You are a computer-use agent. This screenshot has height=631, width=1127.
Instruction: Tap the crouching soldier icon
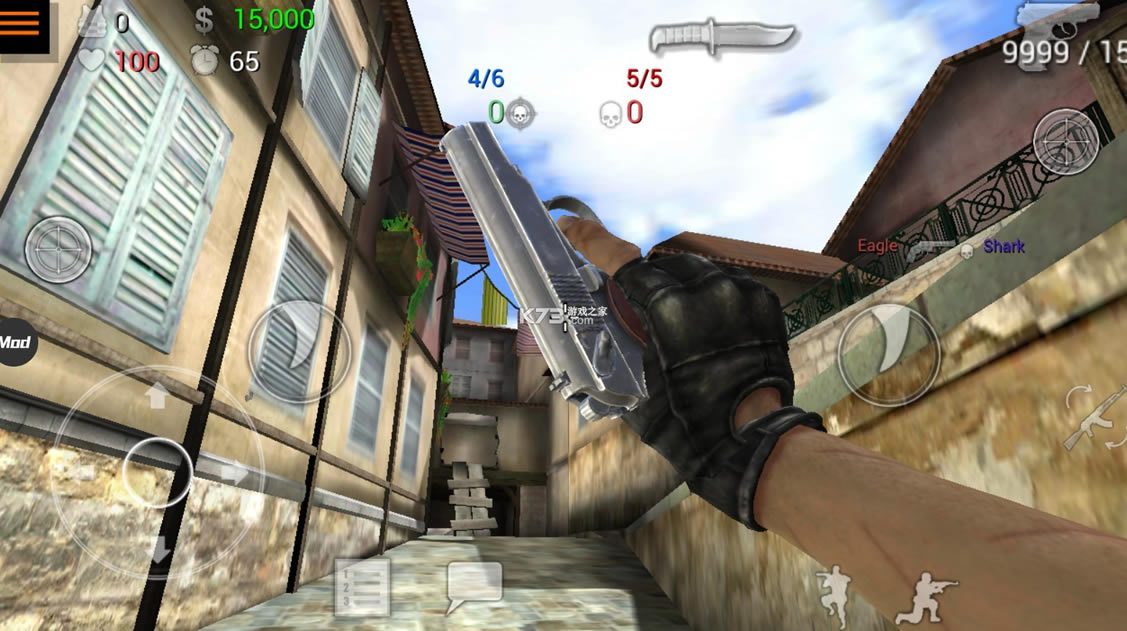926,598
